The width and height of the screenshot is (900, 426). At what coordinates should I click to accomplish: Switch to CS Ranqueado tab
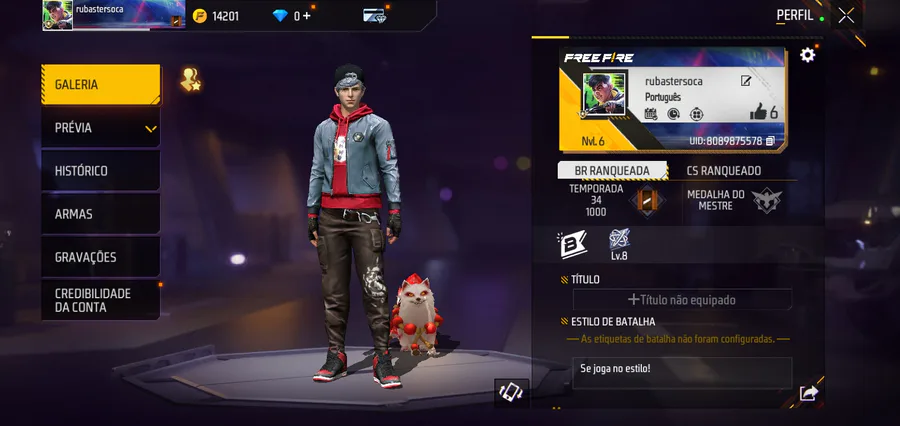(724, 171)
